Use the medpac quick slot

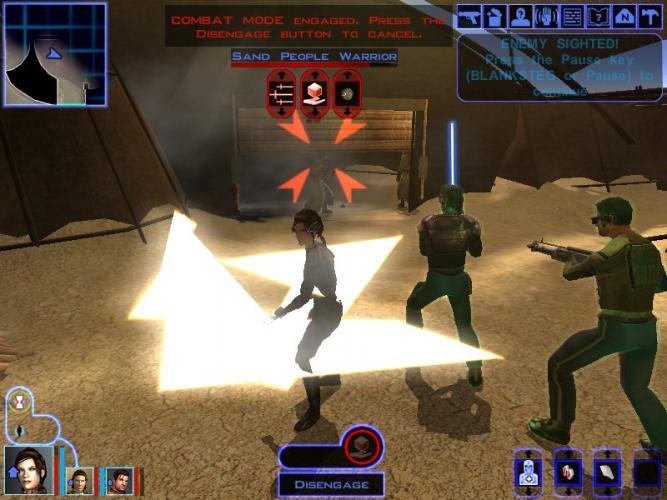pyautogui.click(x=527, y=473)
